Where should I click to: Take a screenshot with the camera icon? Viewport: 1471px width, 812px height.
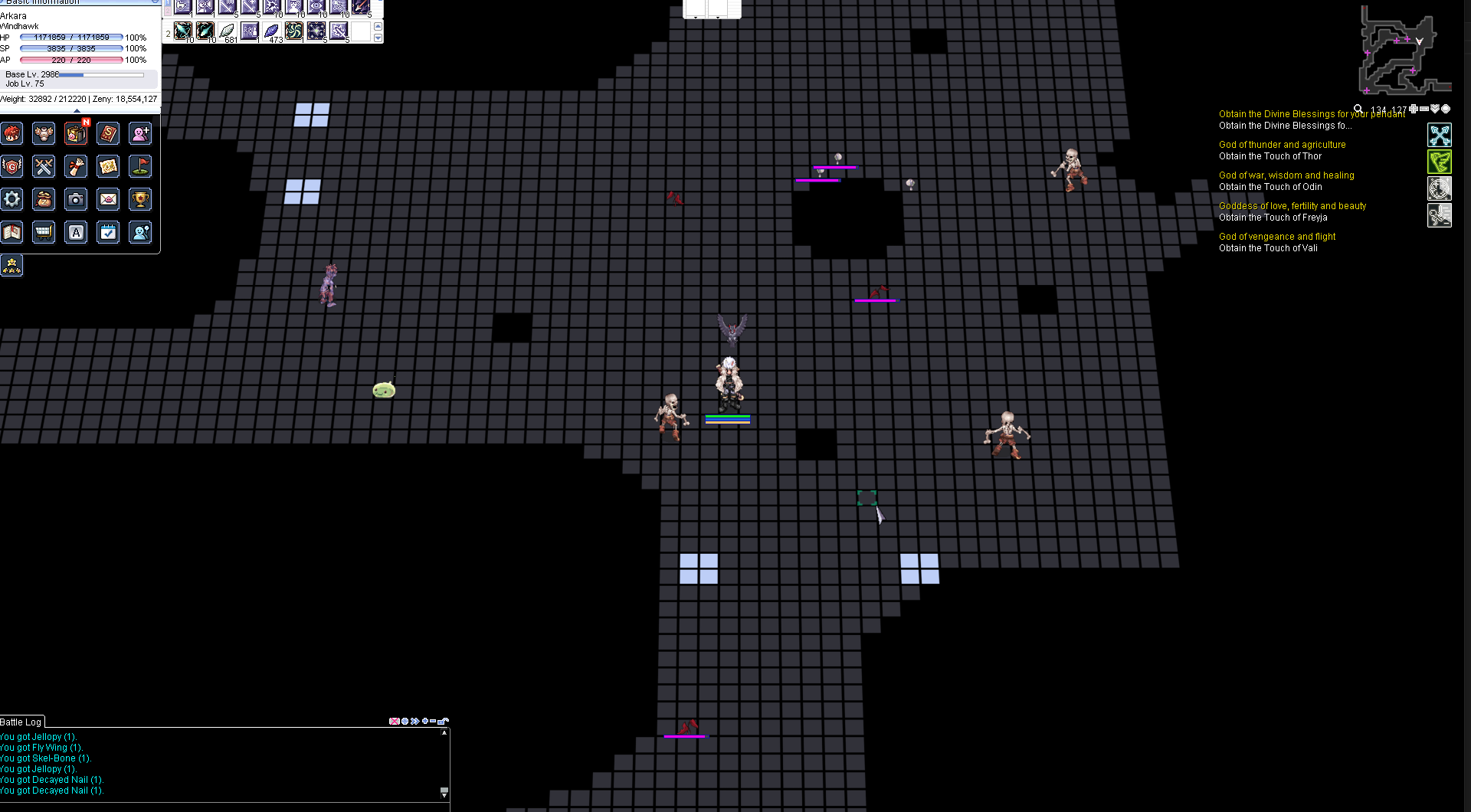[x=76, y=200]
